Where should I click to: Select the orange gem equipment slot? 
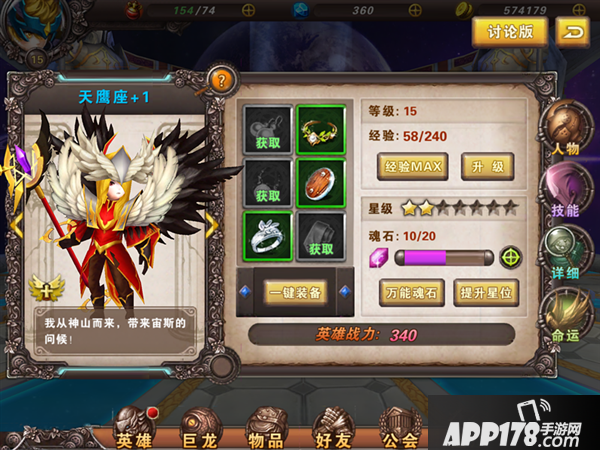tap(321, 182)
